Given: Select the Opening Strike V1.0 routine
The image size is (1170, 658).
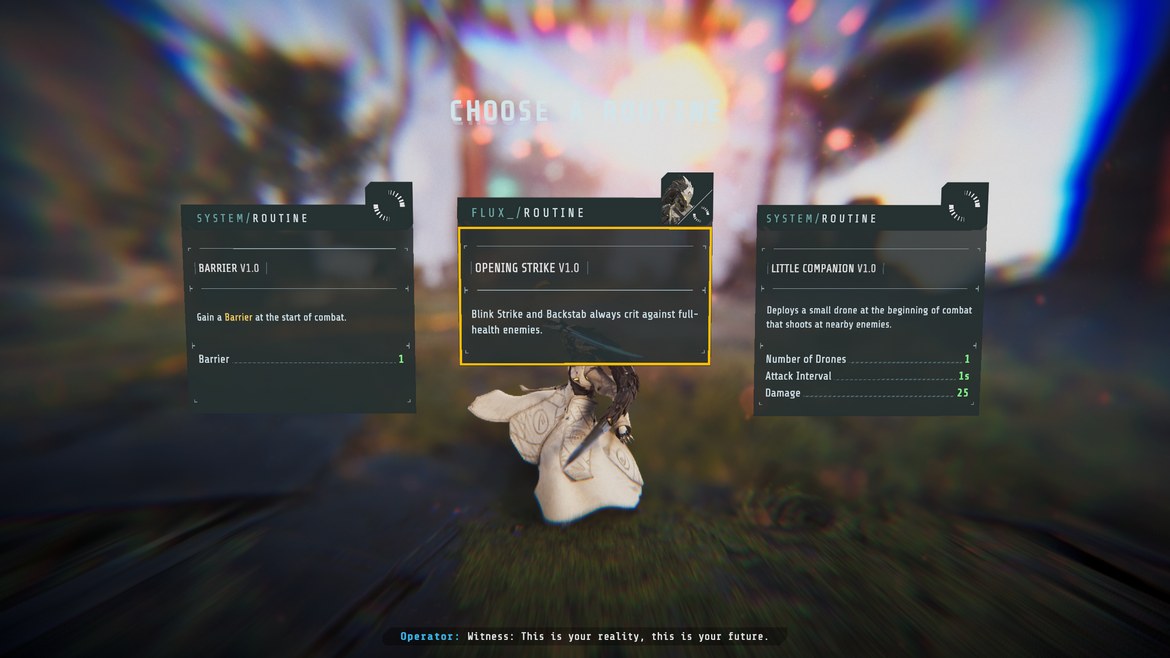Looking at the screenshot, I should pos(585,296).
